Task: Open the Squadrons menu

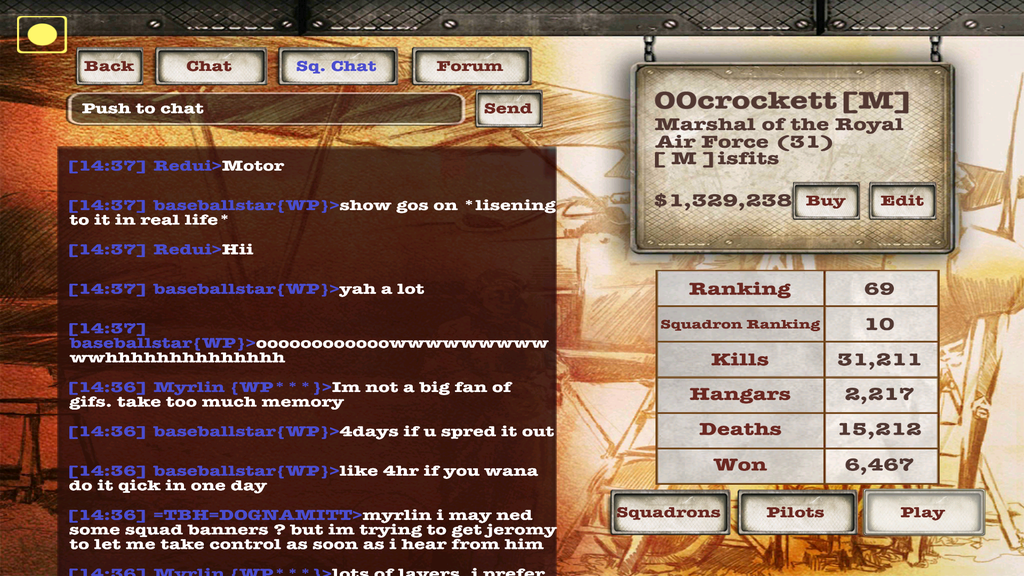Action: point(668,513)
